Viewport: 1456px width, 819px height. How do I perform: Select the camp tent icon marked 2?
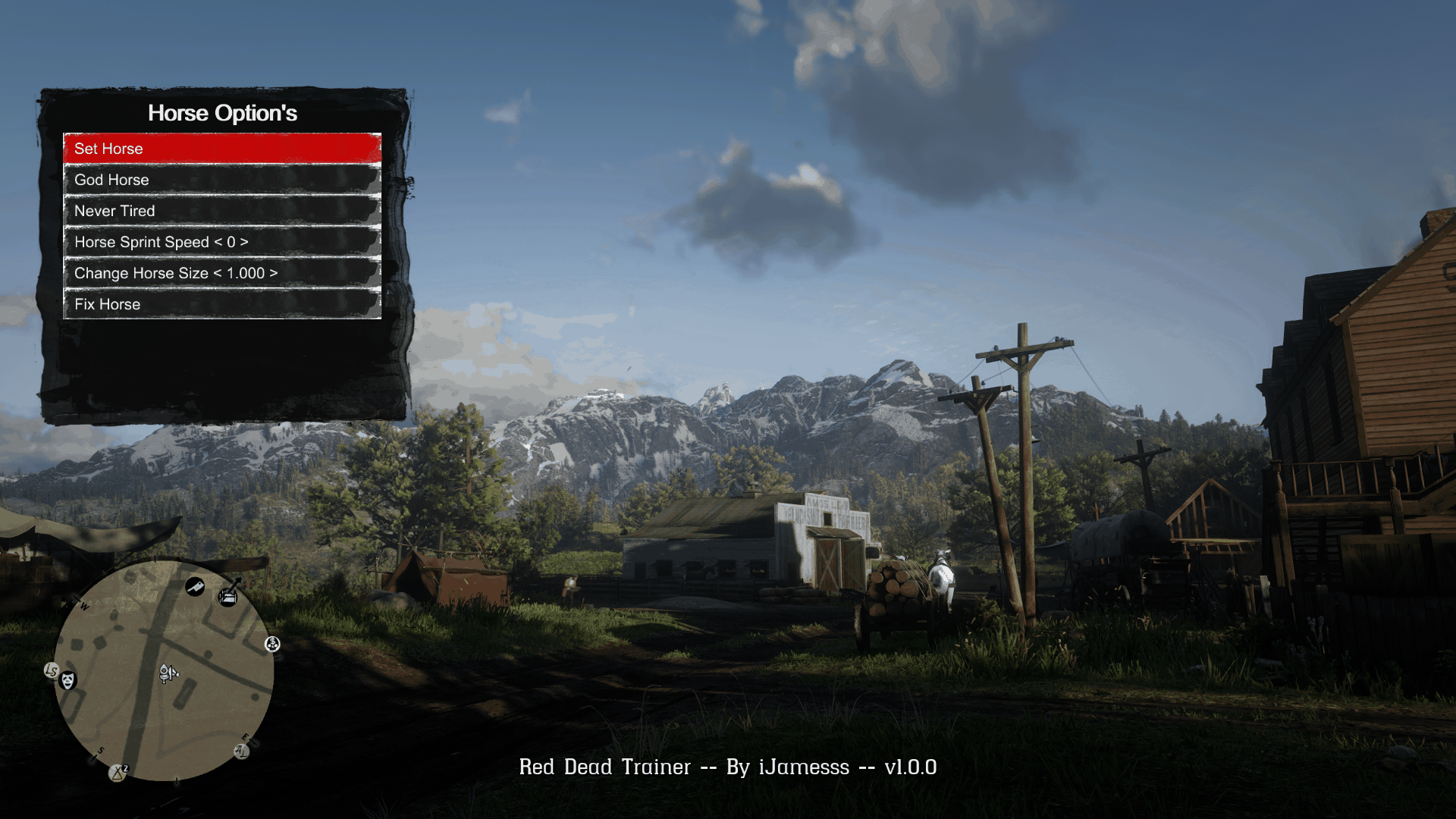(118, 771)
